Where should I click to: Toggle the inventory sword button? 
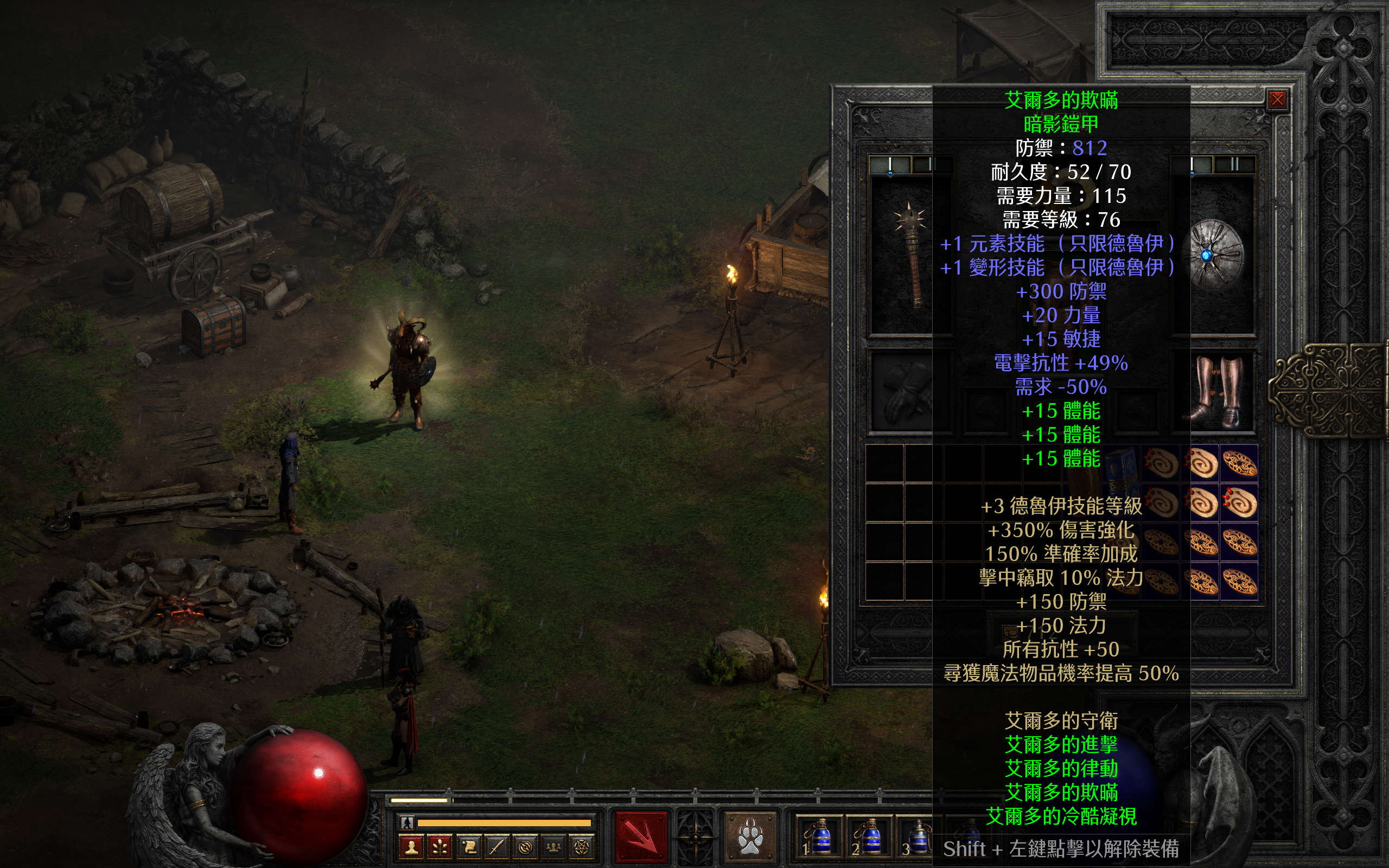[496, 847]
